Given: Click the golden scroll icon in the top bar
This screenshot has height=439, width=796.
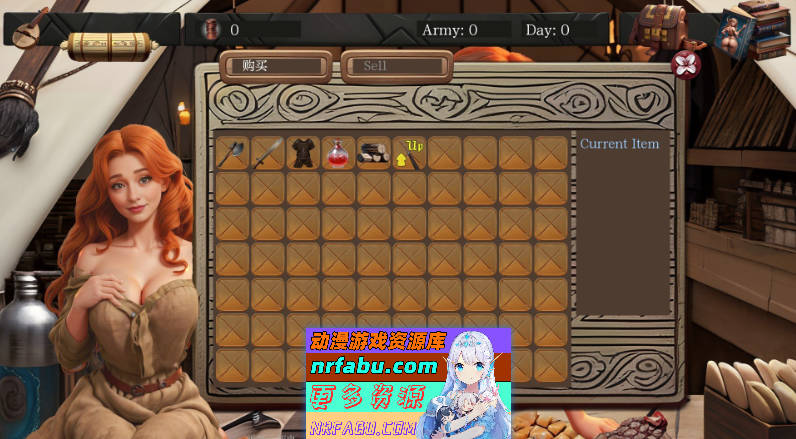Looking at the screenshot, I should tap(109, 45).
